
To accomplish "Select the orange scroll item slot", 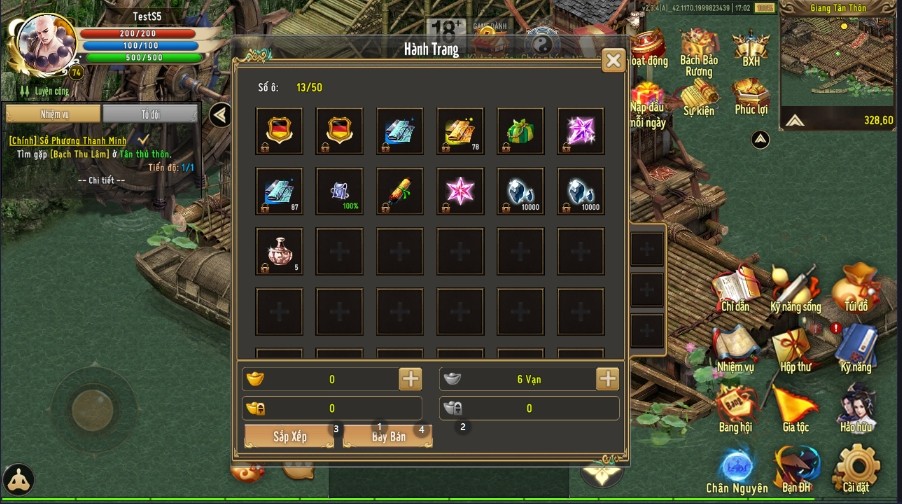I will [400, 191].
